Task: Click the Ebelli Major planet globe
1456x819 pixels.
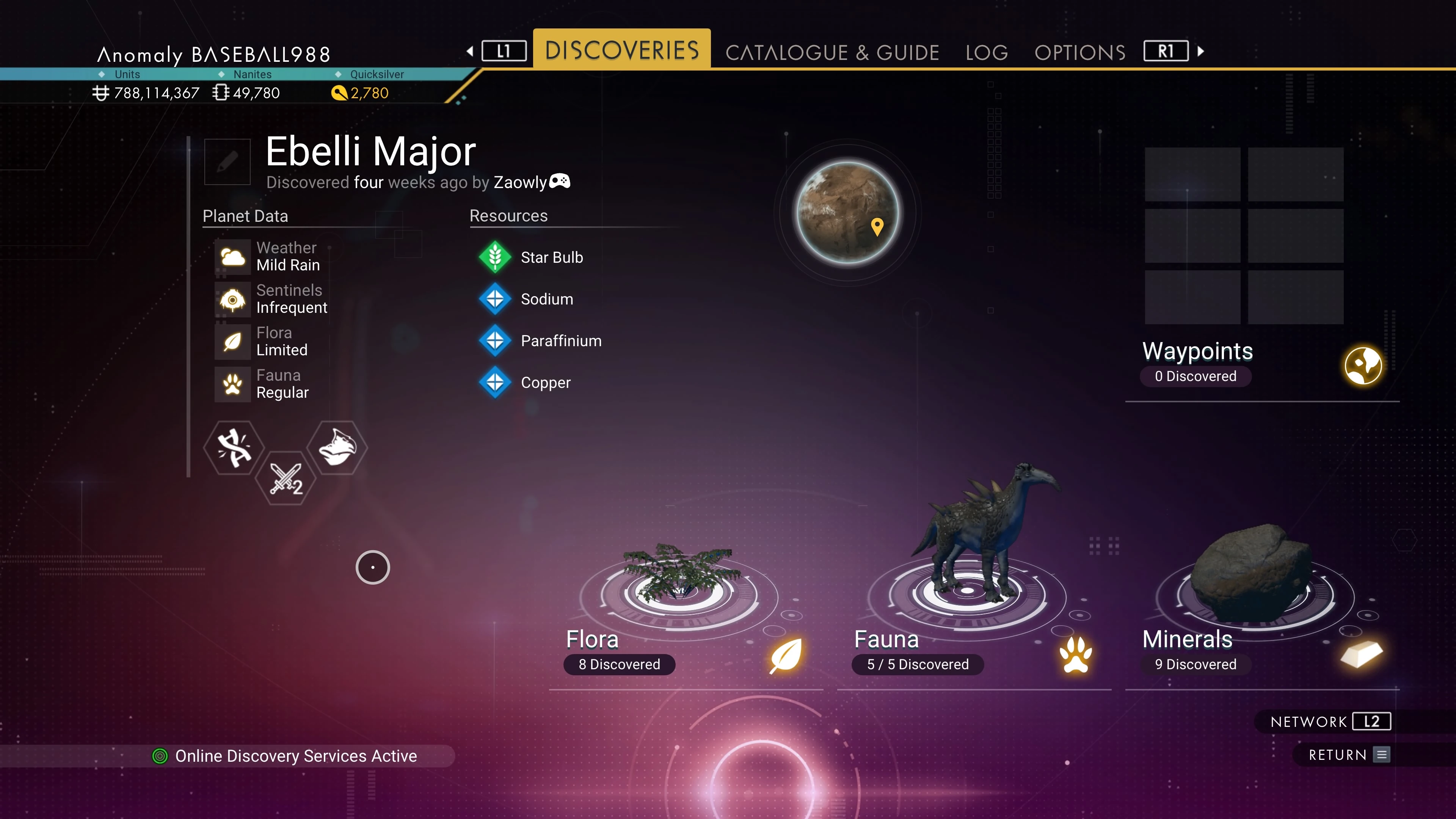Action: click(847, 212)
